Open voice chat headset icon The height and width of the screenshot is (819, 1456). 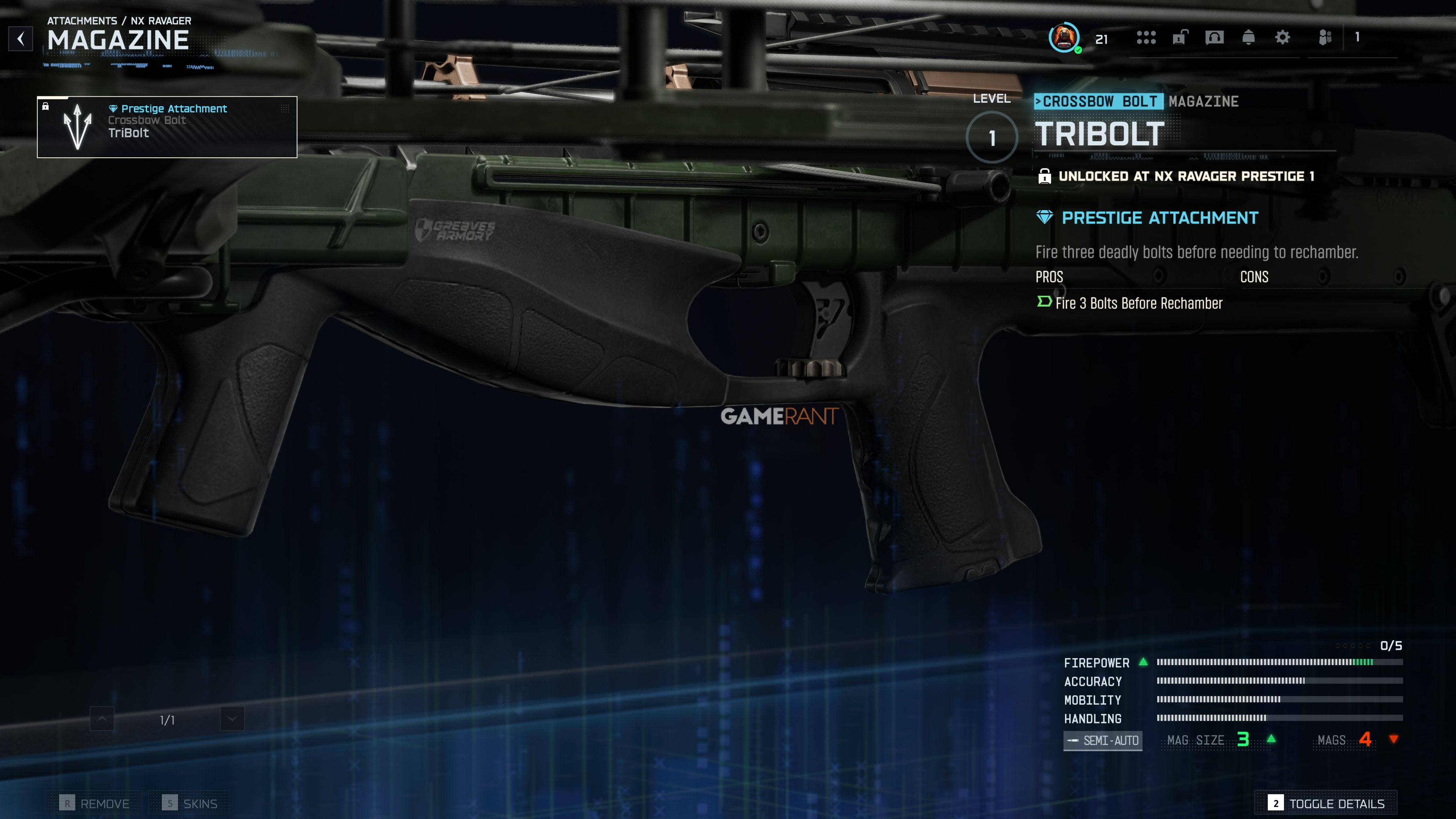pos(1214,38)
